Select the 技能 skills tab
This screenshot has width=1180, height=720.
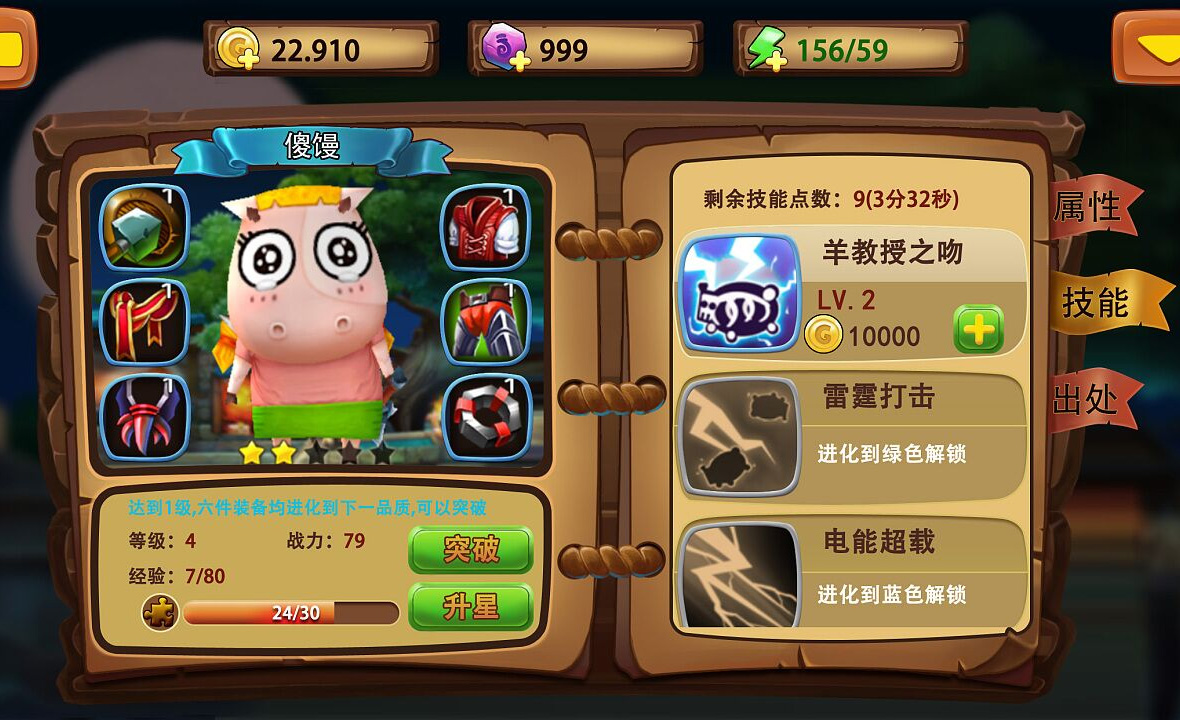tap(1097, 301)
